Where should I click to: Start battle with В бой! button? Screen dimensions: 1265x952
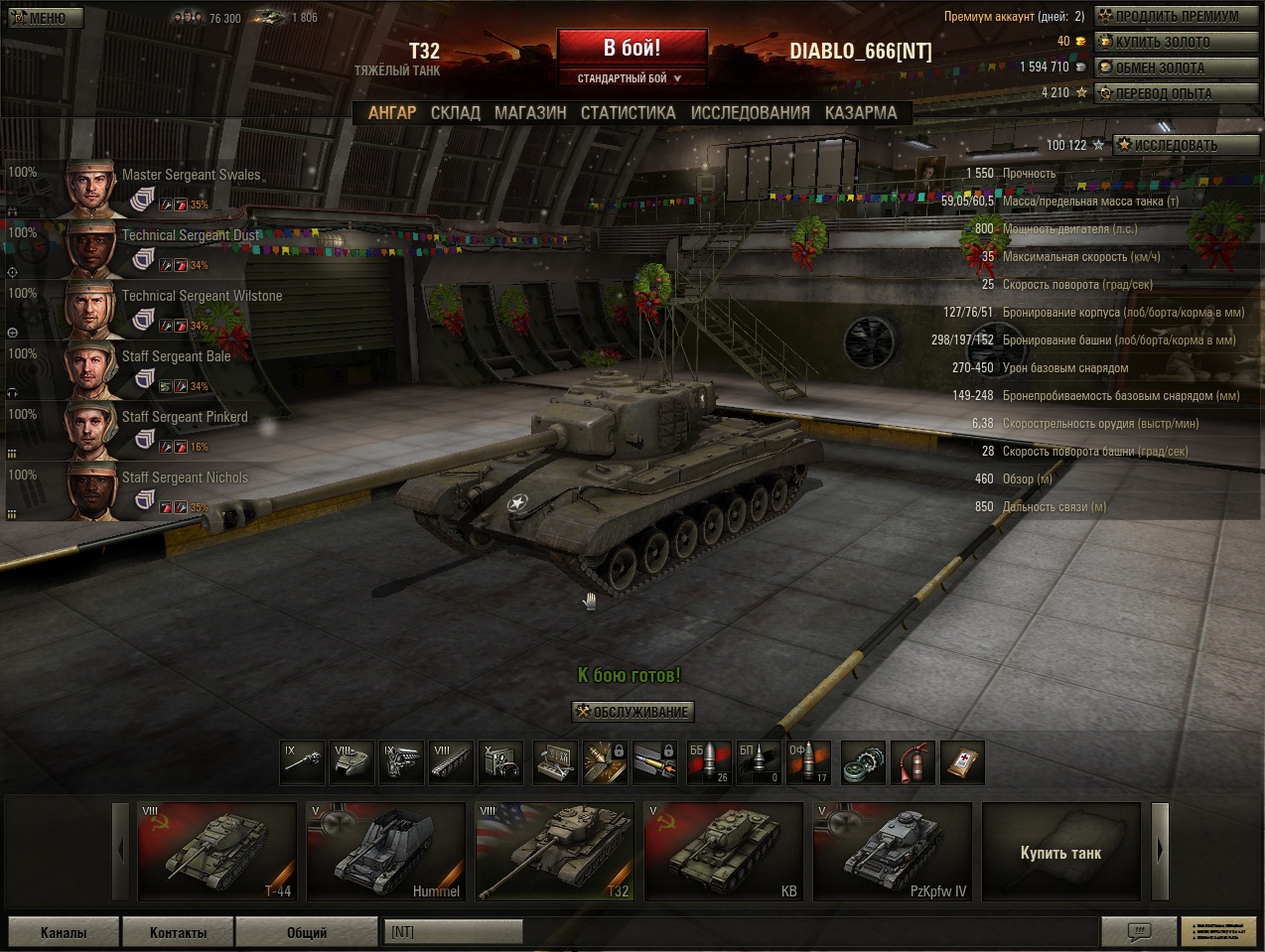tap(632, 48)
